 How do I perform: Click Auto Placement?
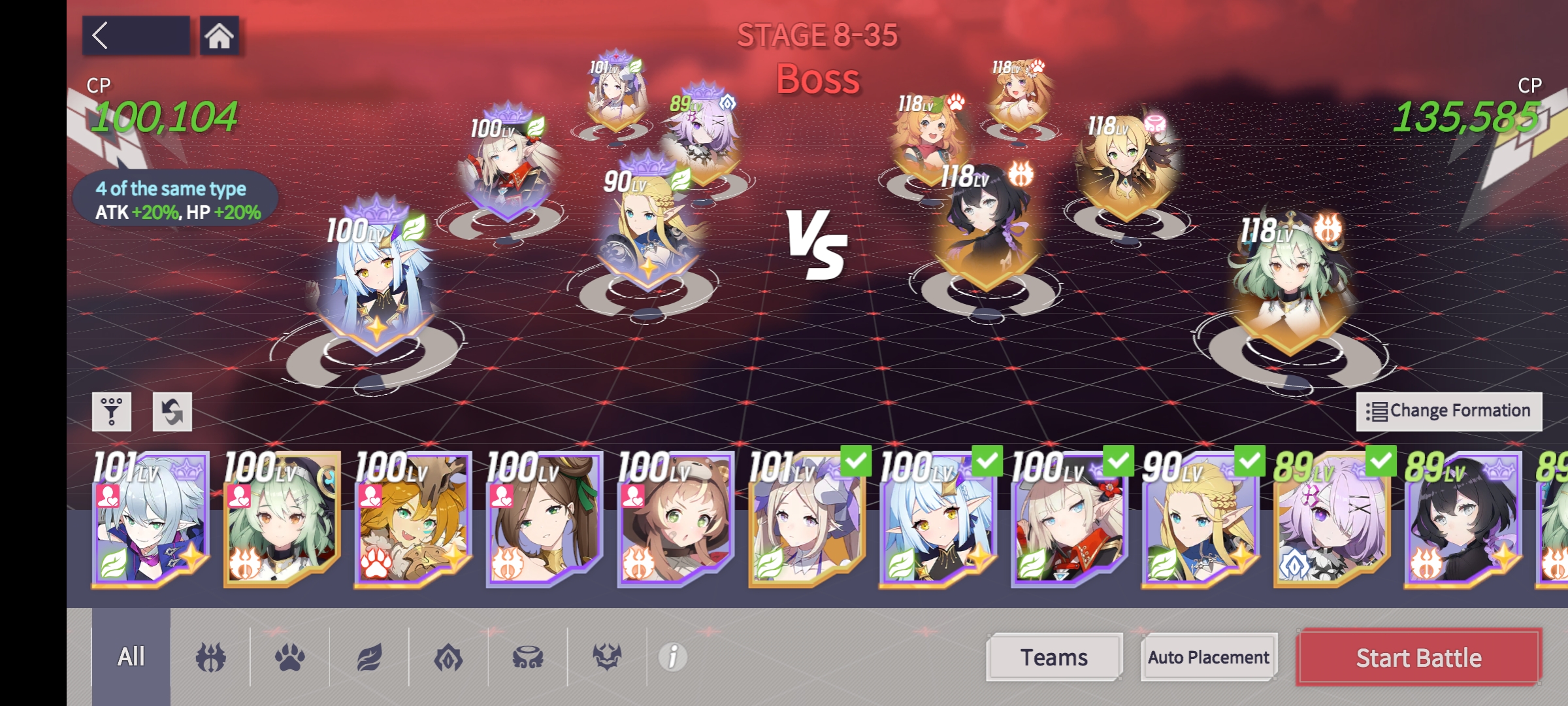coord(1208,658)
